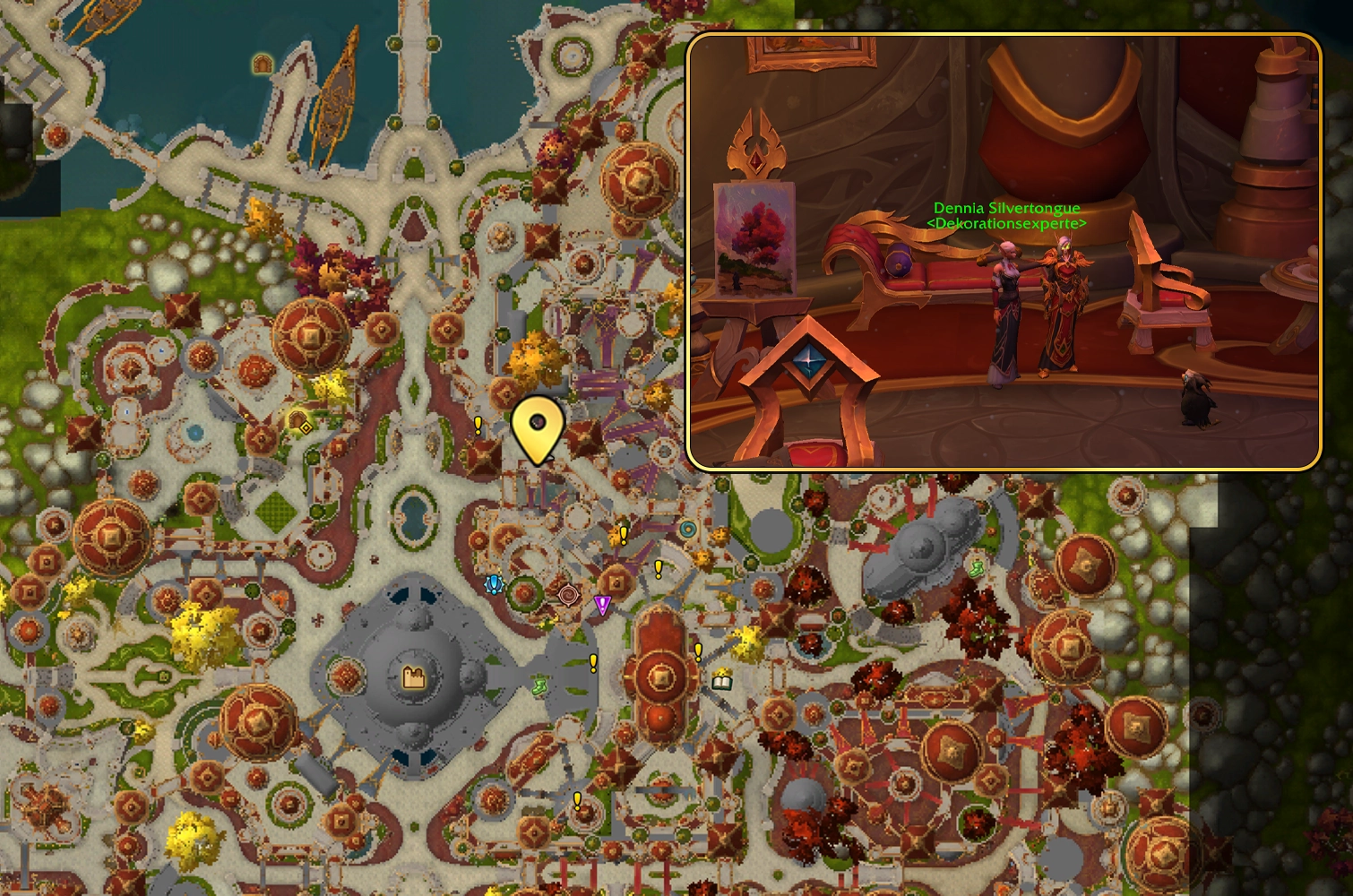The height and width of the screenshot is (896, 1353).
Task: Select the castle icon on the grey dome
Action: [x=414, y=677]
